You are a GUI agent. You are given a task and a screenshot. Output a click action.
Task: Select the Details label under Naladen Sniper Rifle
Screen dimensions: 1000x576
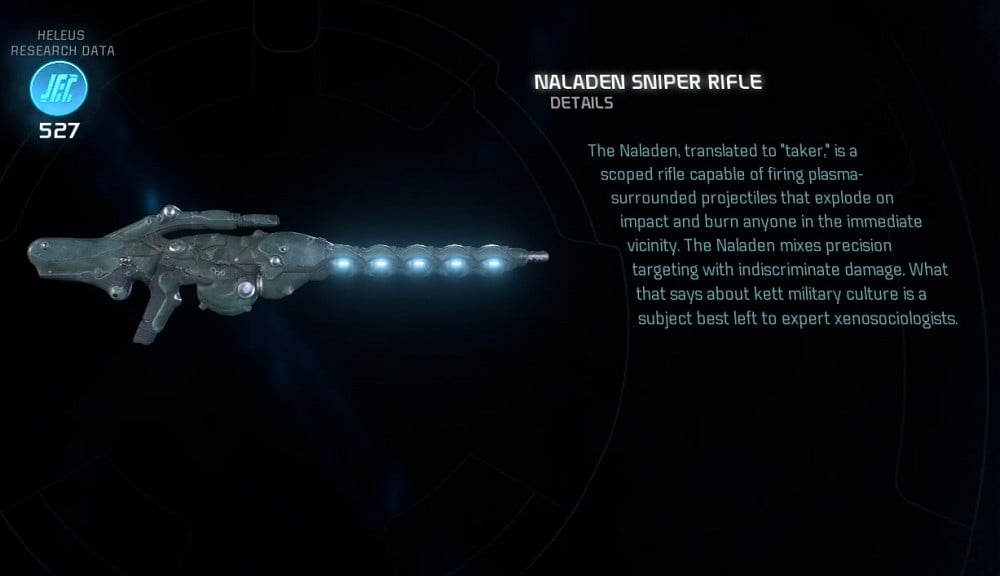[581, 103]
